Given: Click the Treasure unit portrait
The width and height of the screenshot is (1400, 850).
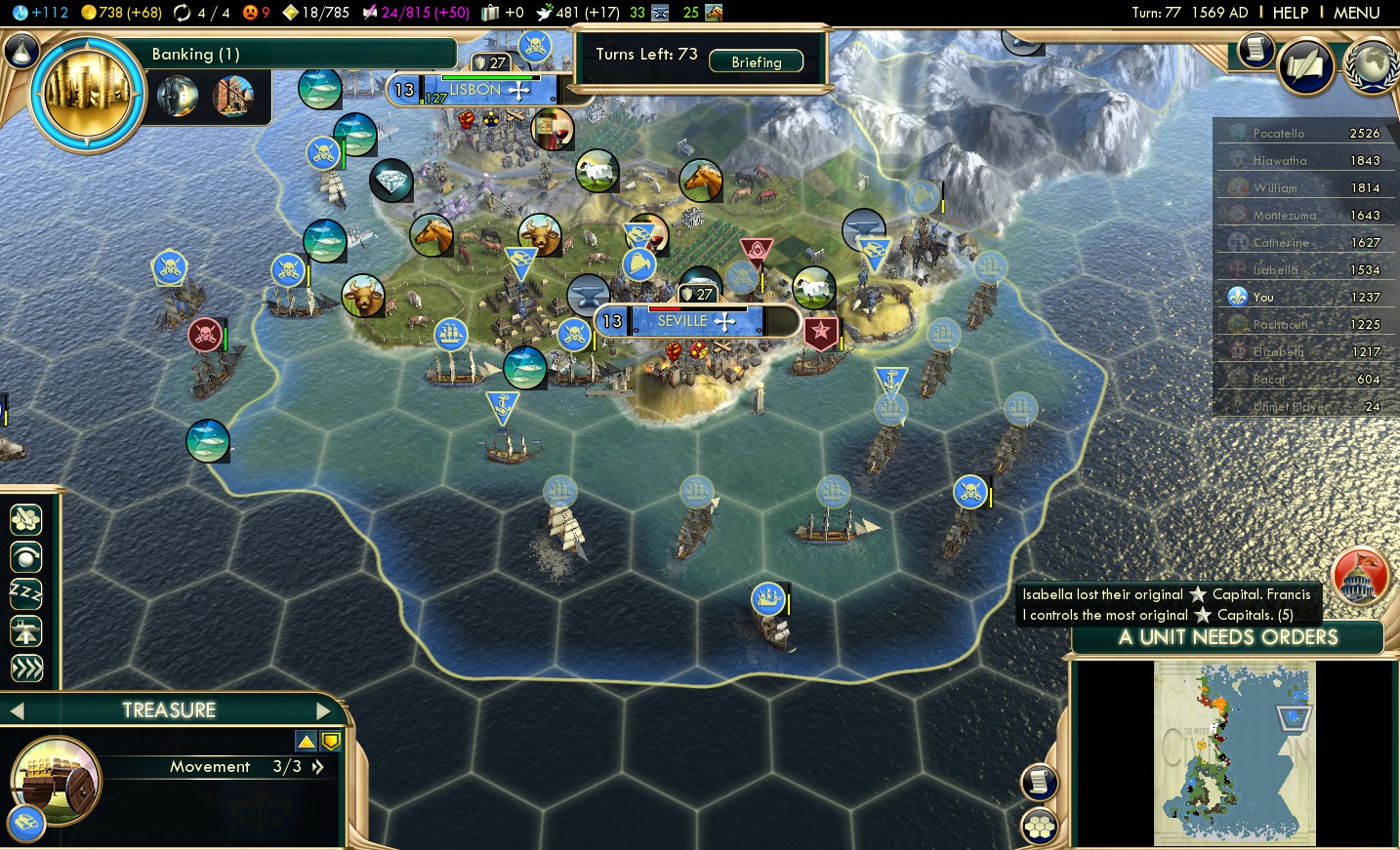Looking at the screenshot, I should click(x=55, y=781).
